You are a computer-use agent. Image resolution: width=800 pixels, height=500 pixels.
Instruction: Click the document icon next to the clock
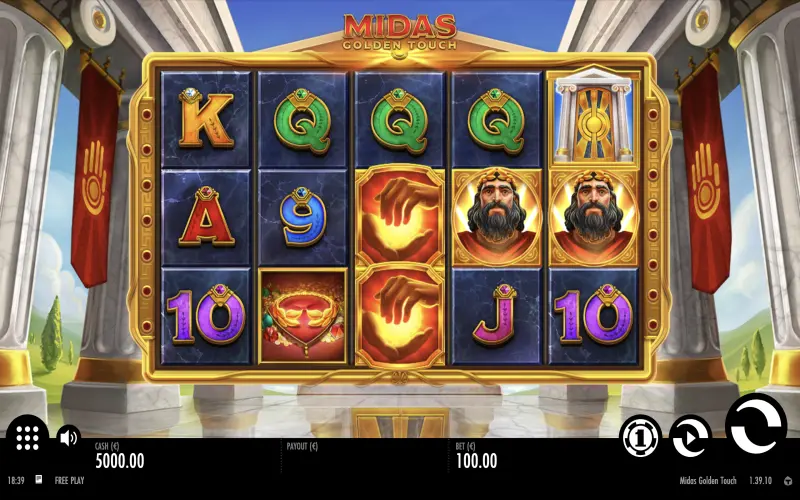39,480
